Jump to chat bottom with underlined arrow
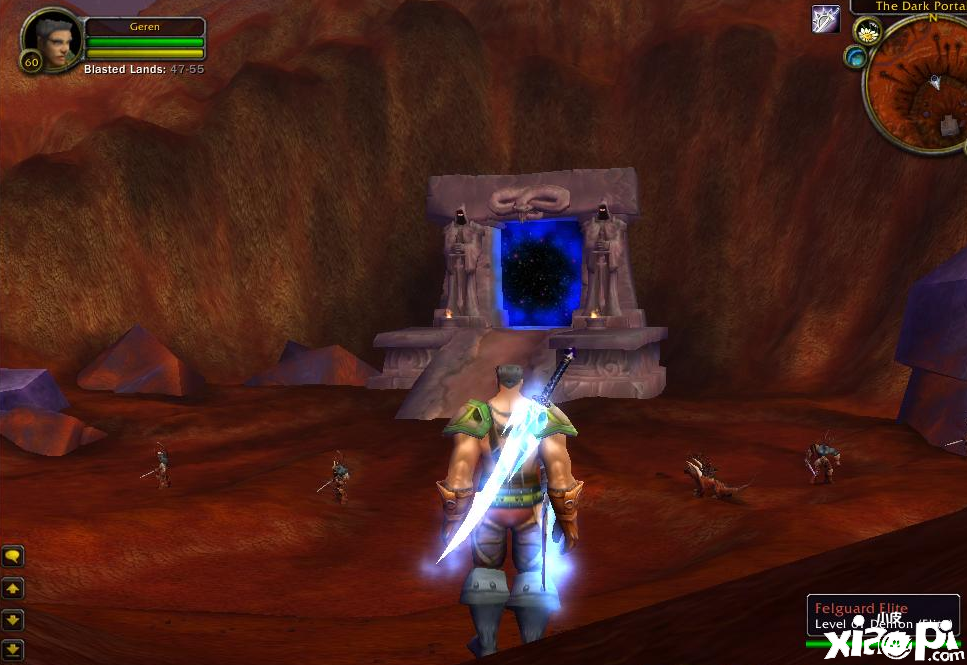 (13, 650)
